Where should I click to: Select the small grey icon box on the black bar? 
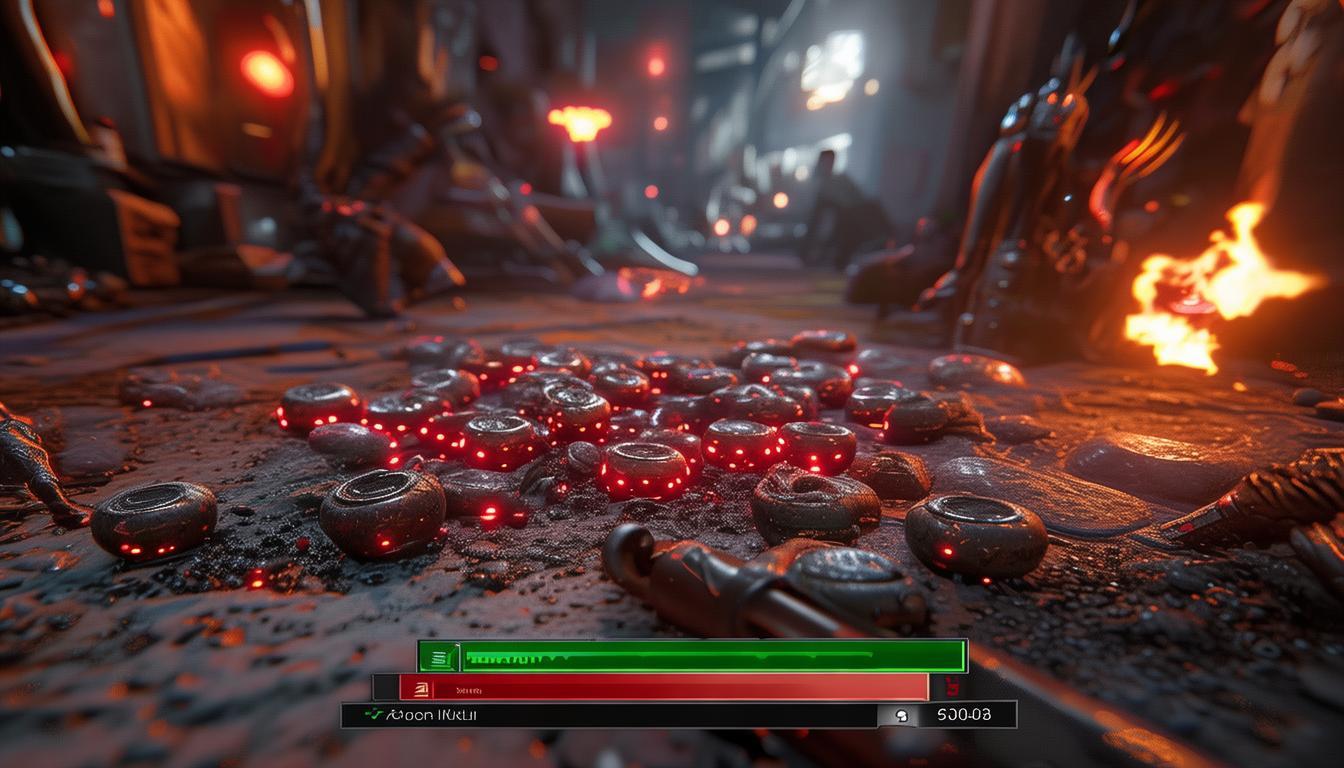point(898,715)
